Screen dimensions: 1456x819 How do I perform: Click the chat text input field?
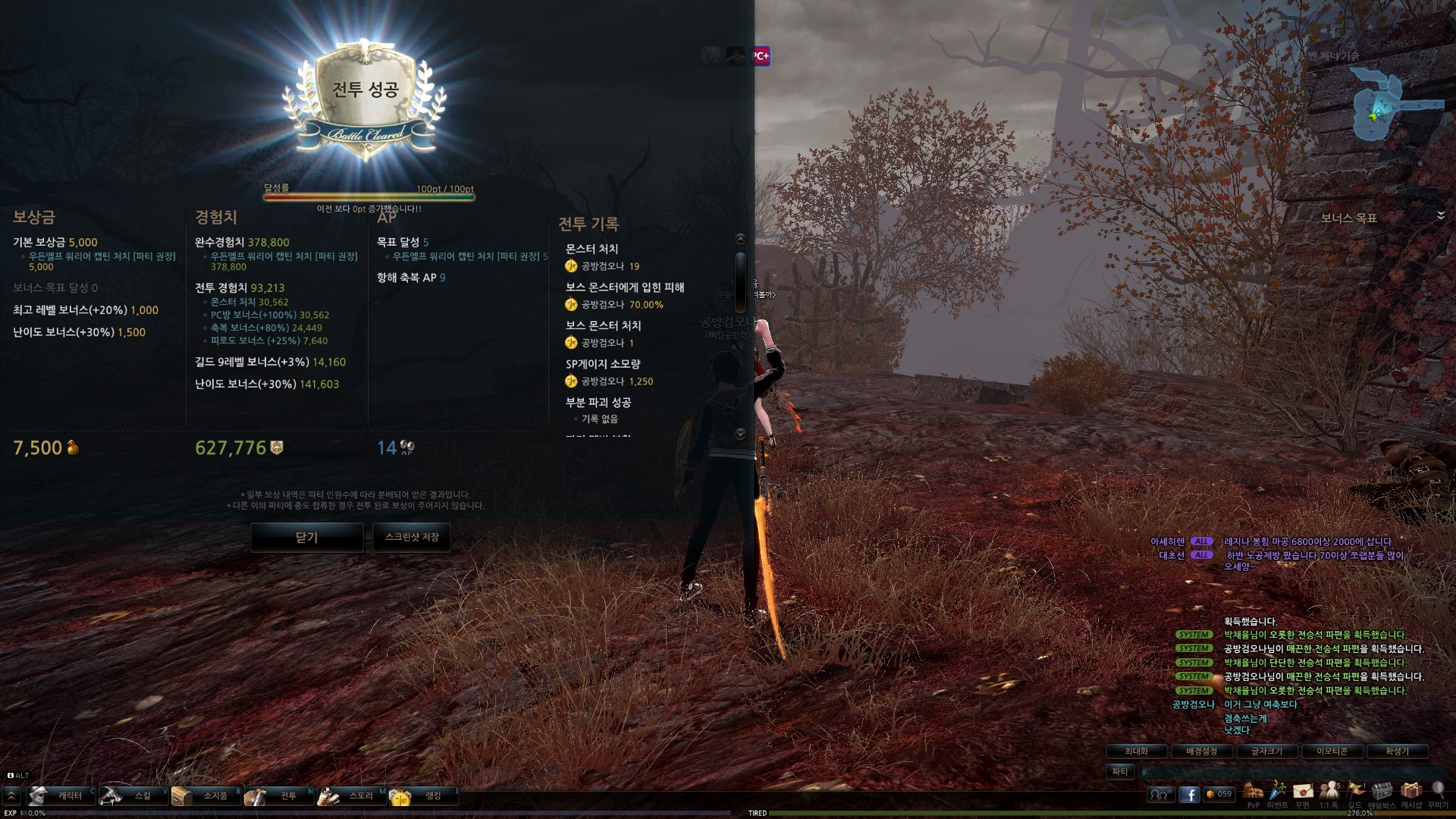coord(1282,771)
